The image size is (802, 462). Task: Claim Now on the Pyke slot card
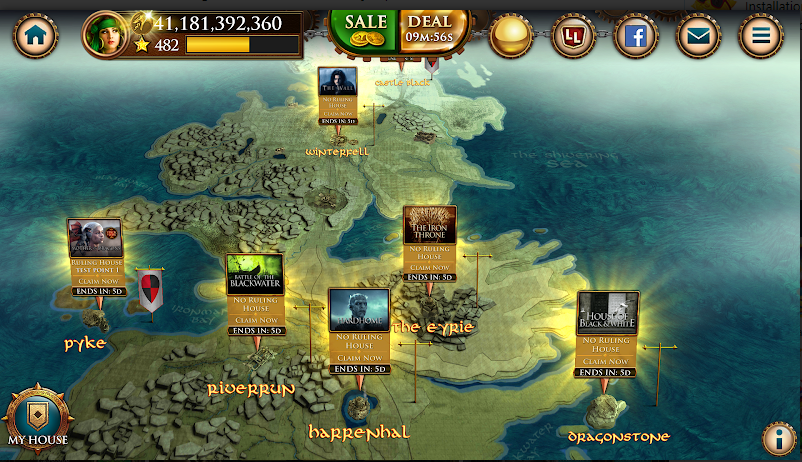coord(95,282)
